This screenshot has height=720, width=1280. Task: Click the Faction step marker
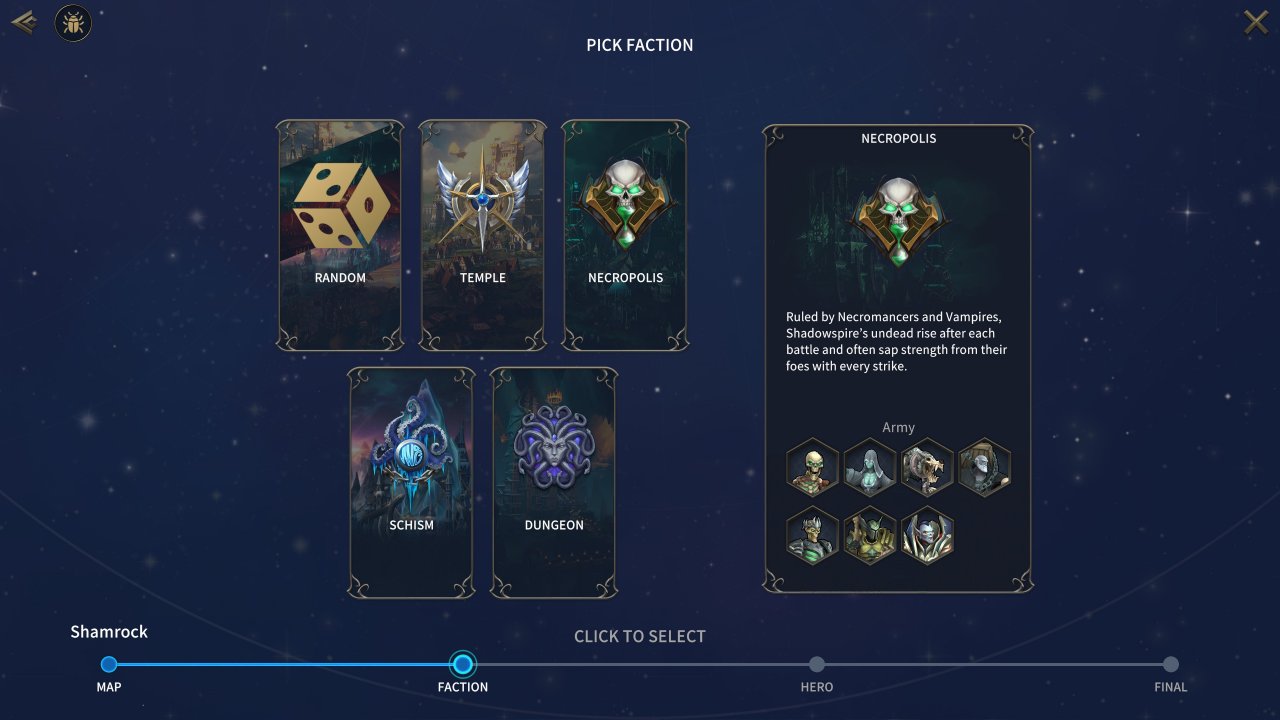pos(463,665)
